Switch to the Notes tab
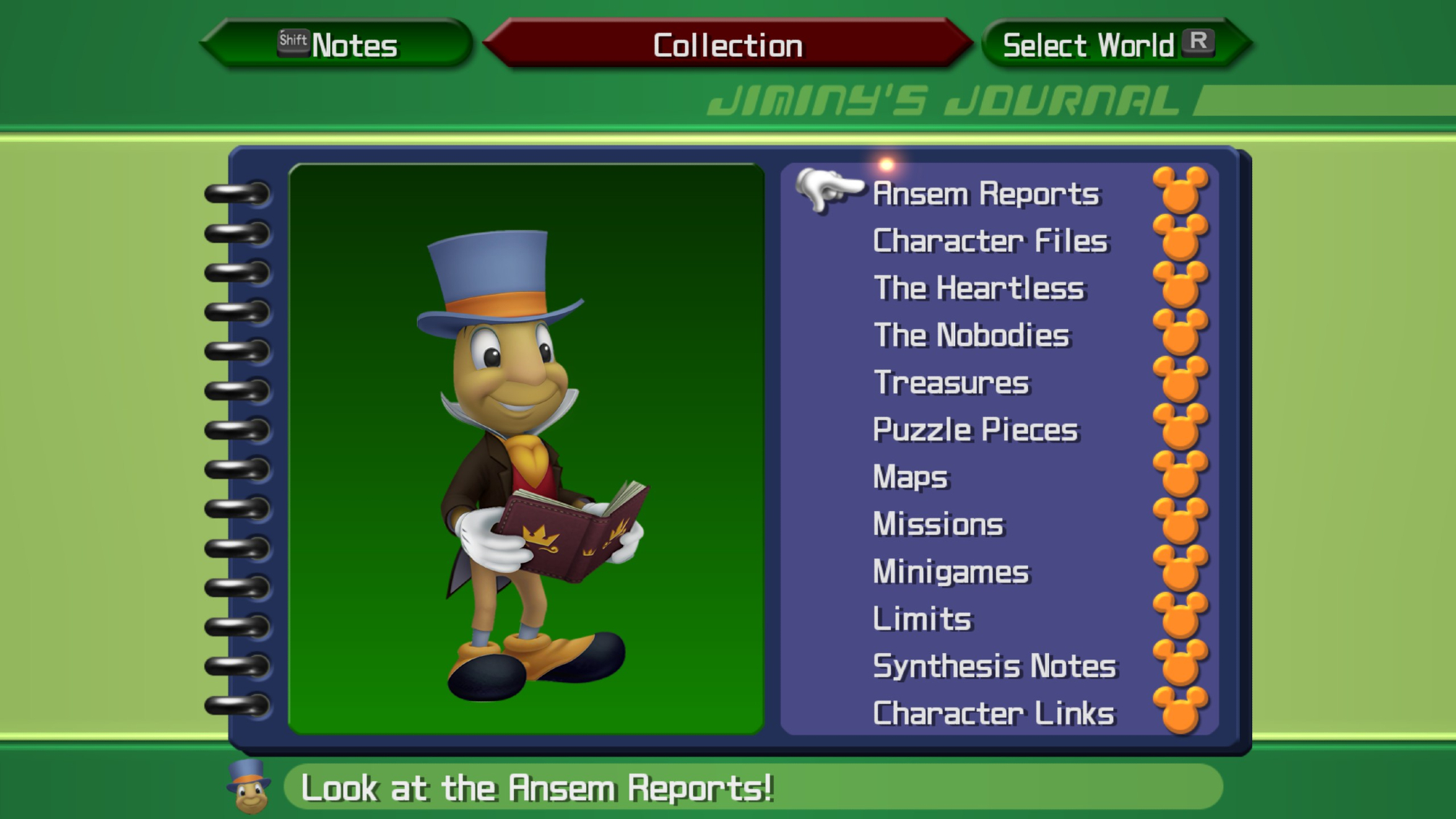The width and height of the screenshot is (1456, 819). point(339,45)
